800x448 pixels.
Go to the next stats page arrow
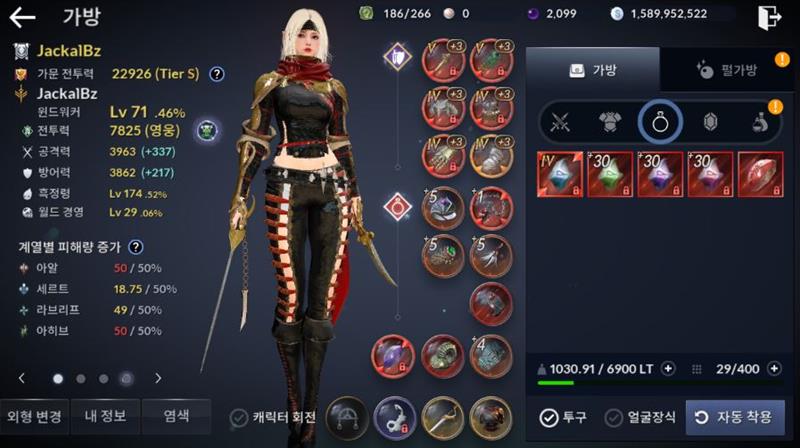158,378
